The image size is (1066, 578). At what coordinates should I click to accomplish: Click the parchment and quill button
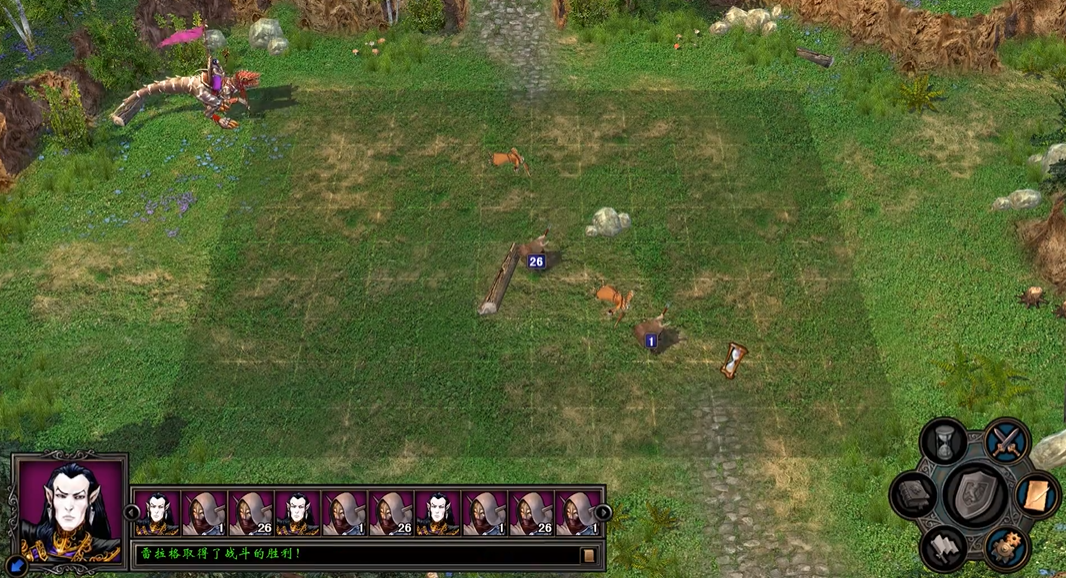1037,495
